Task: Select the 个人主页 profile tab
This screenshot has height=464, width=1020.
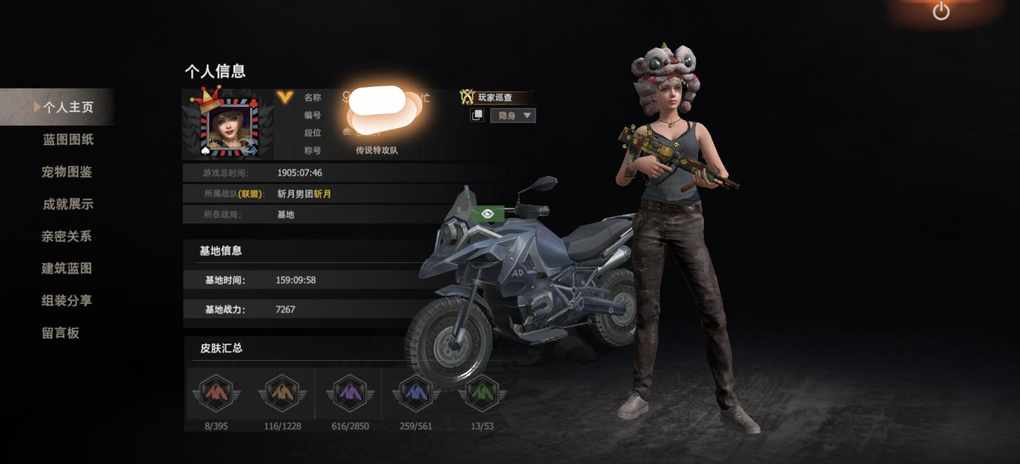Action: pos(68,107)
